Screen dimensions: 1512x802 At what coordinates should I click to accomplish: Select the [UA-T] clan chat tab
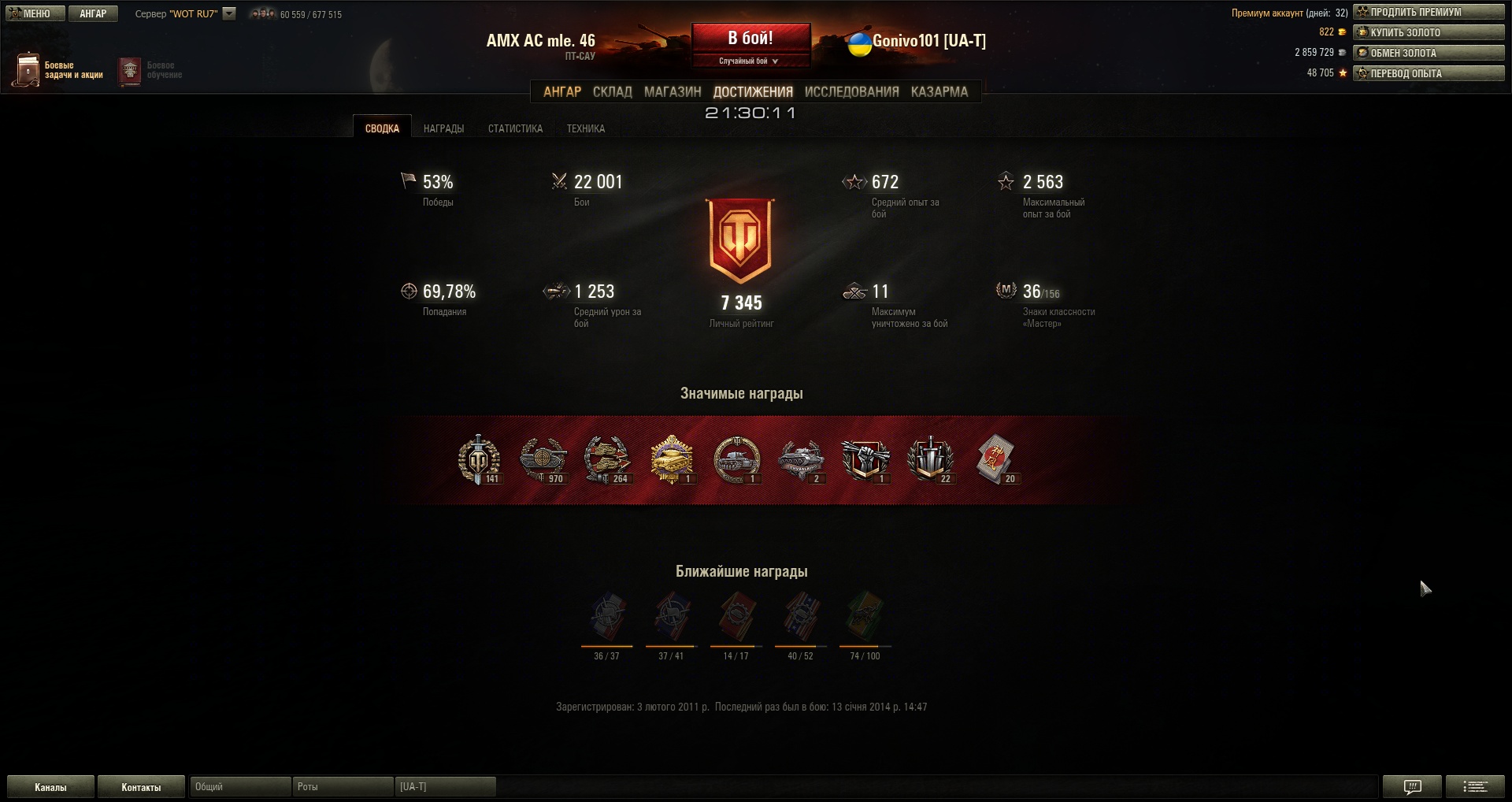point(445,786)
